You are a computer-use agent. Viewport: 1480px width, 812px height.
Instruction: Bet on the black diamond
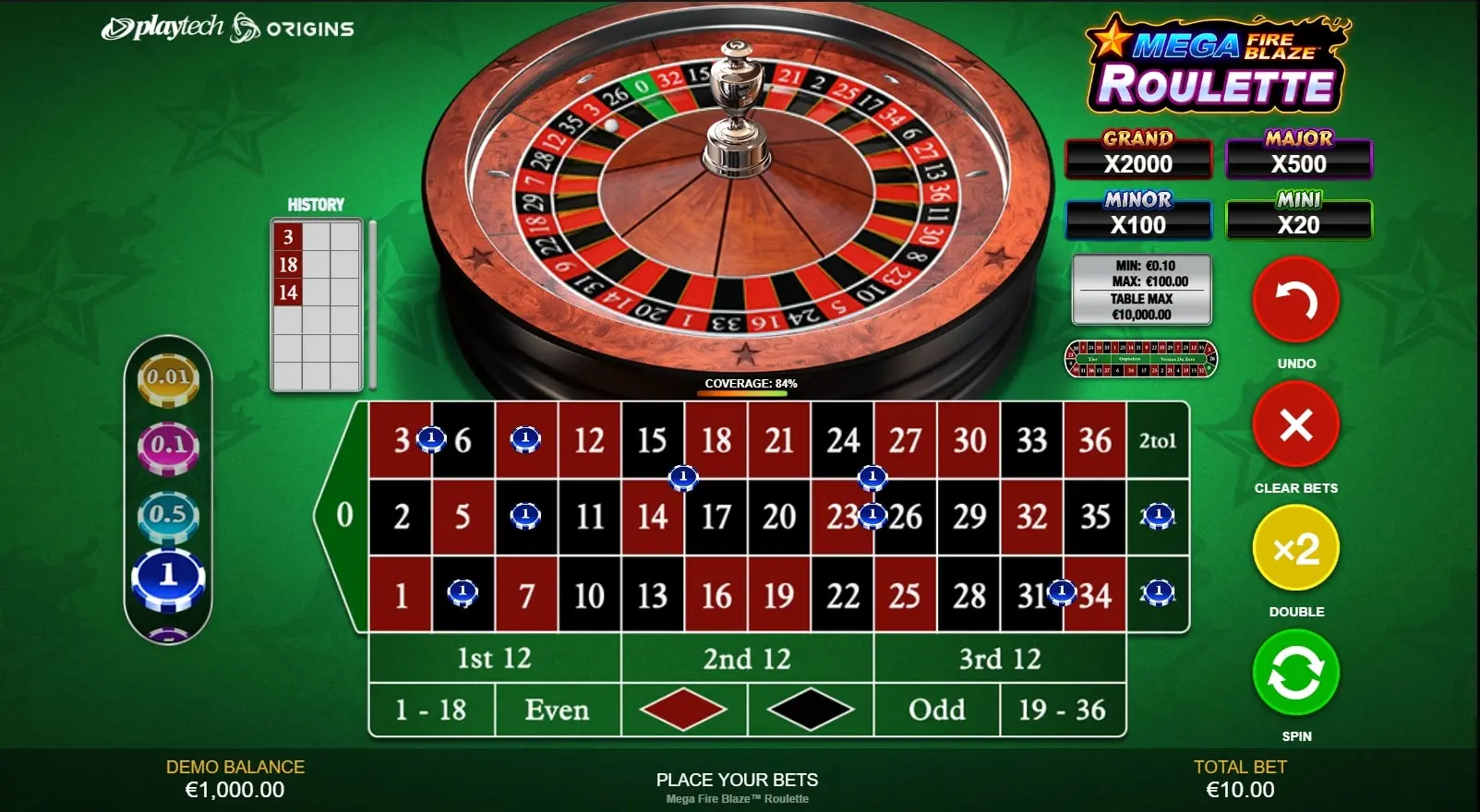click(810, 710)
